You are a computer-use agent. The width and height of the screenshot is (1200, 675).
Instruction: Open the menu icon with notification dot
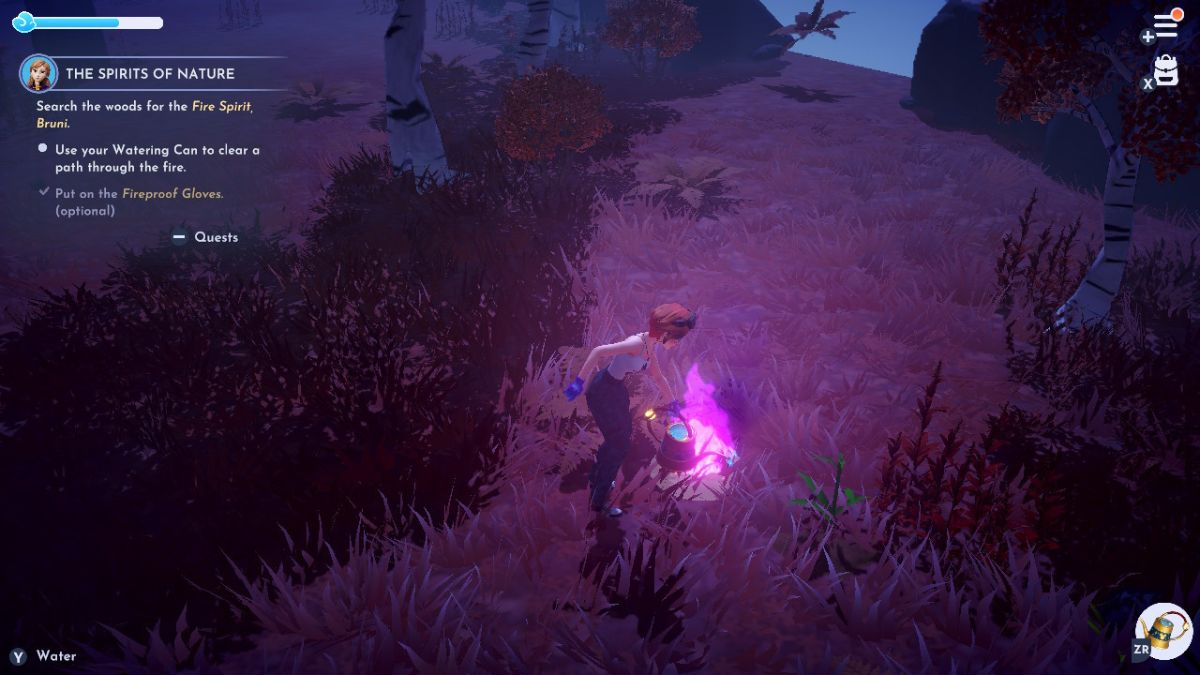point(1166,25)
